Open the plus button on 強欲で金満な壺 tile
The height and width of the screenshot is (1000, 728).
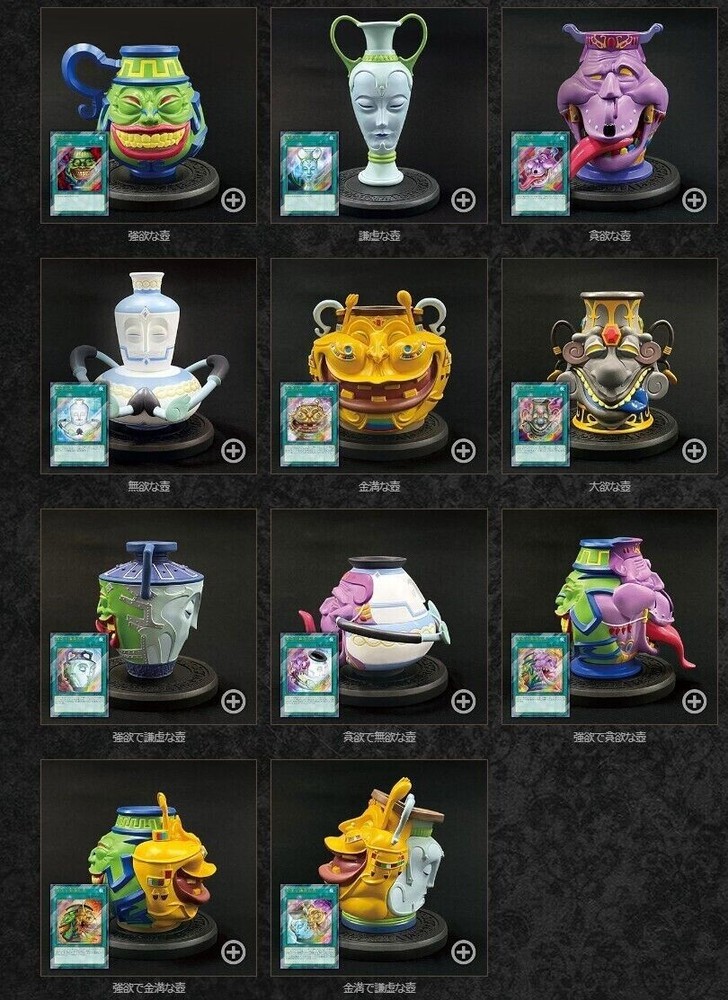coord(233,951)
